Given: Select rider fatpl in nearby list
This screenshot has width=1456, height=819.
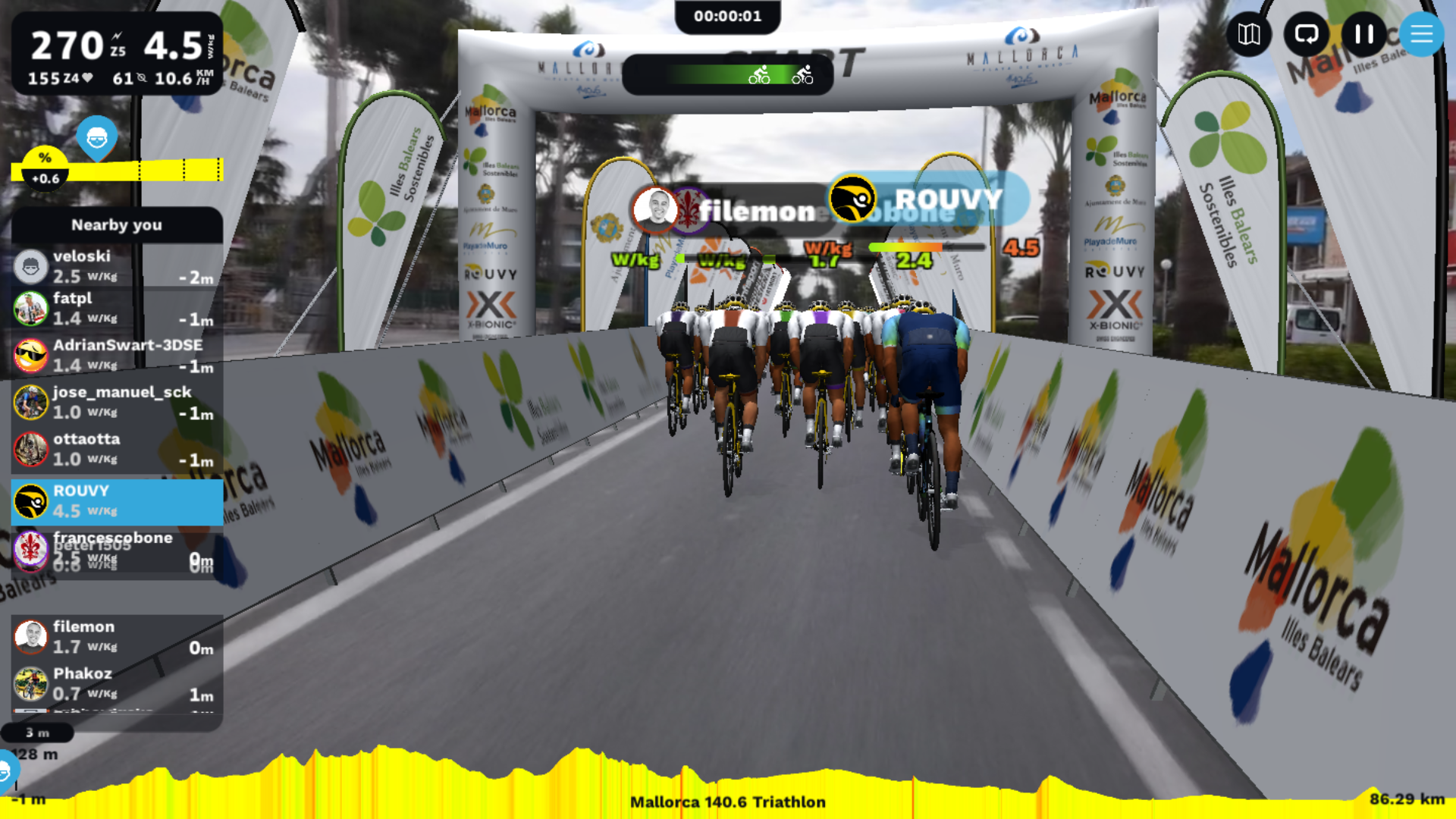Looking at the screenshot, I should coord(117,309).
